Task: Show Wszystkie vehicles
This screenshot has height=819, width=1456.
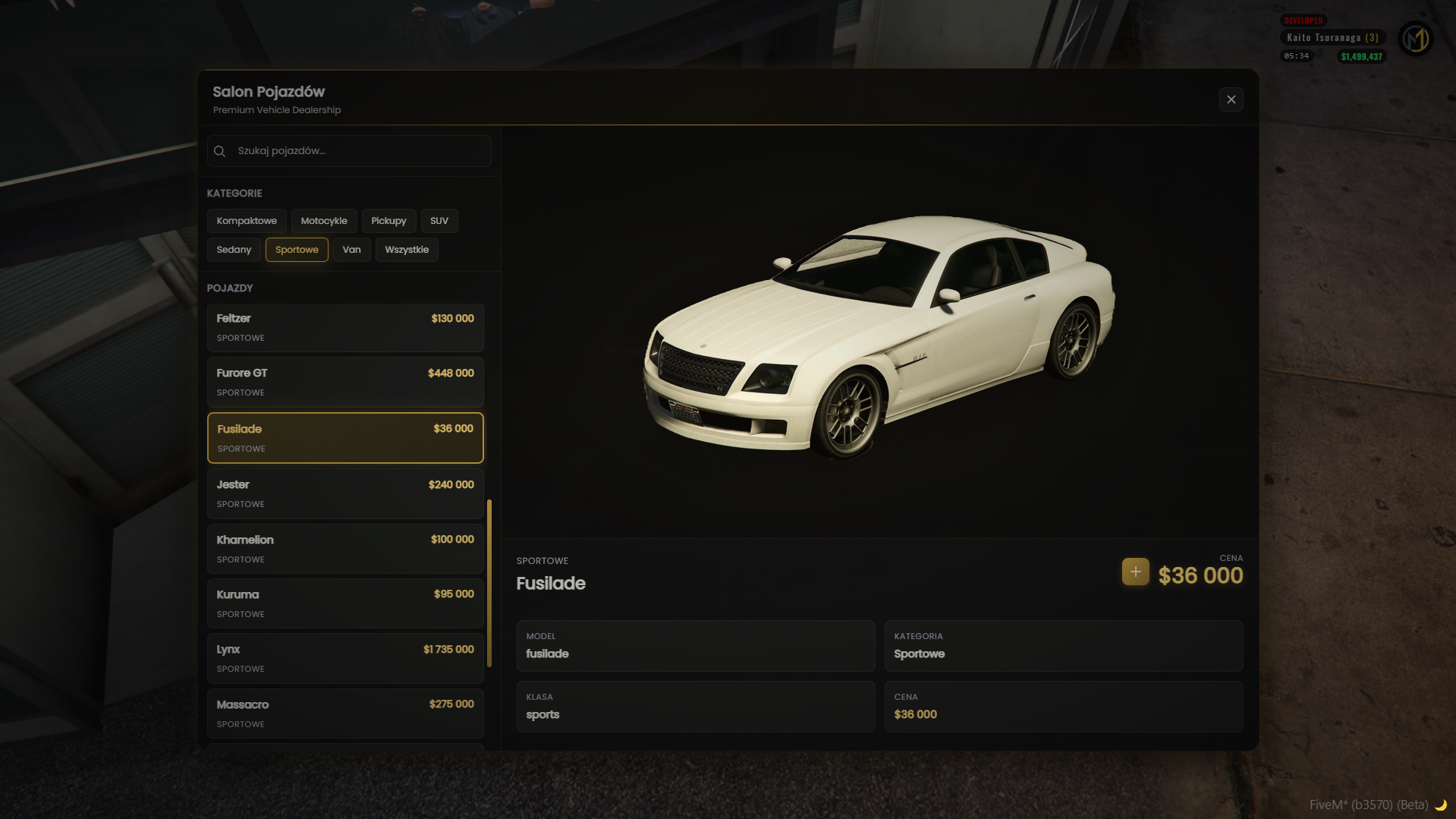Action: click(x=407, y=250)
